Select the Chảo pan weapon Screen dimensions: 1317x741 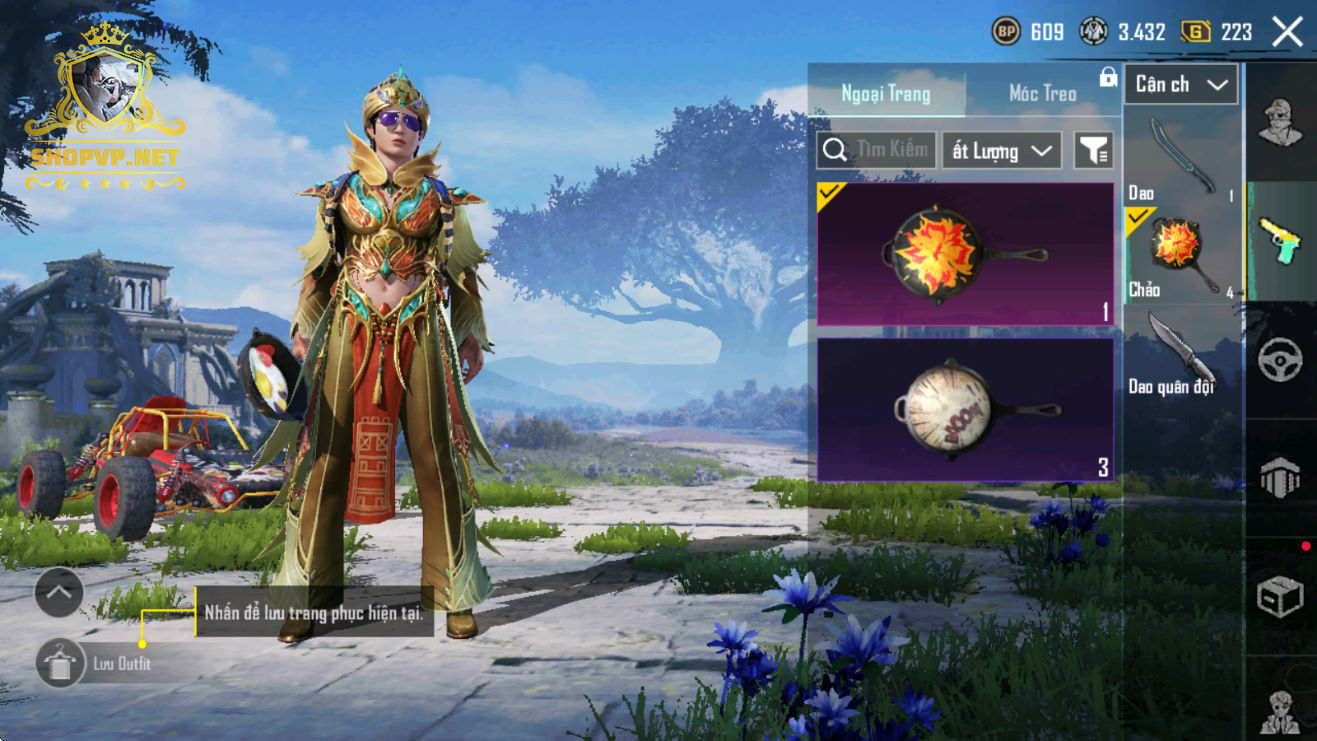click(1182, 254)
